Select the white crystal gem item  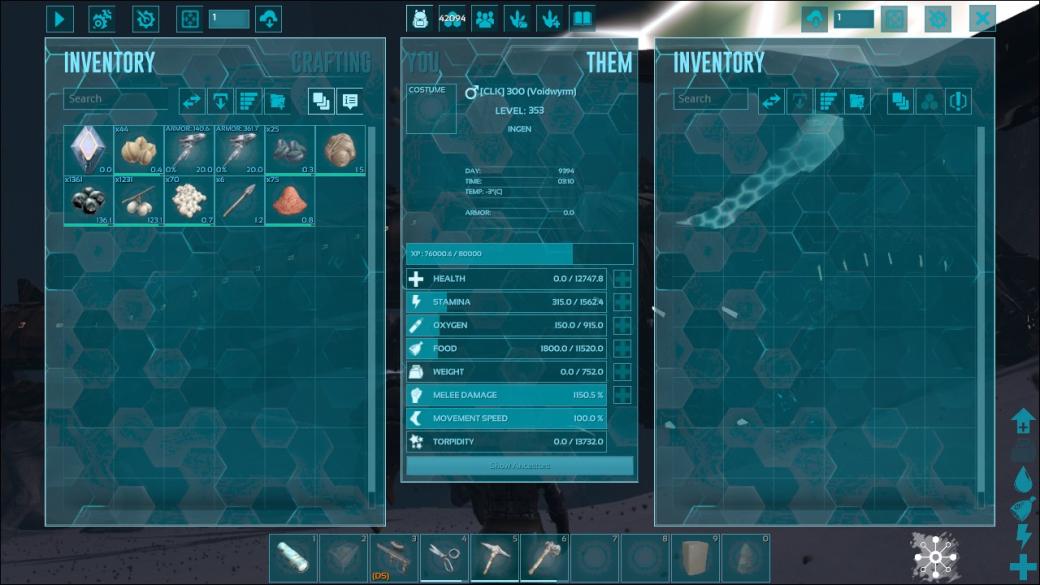point(88,149)
